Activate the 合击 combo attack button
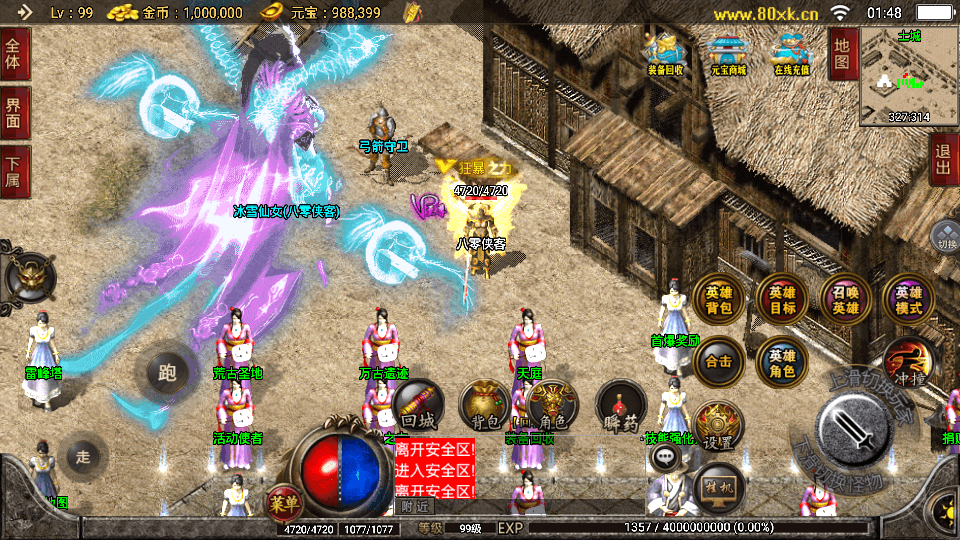Image resolution: width=960 pixels, height=540 pixels. 719,362
